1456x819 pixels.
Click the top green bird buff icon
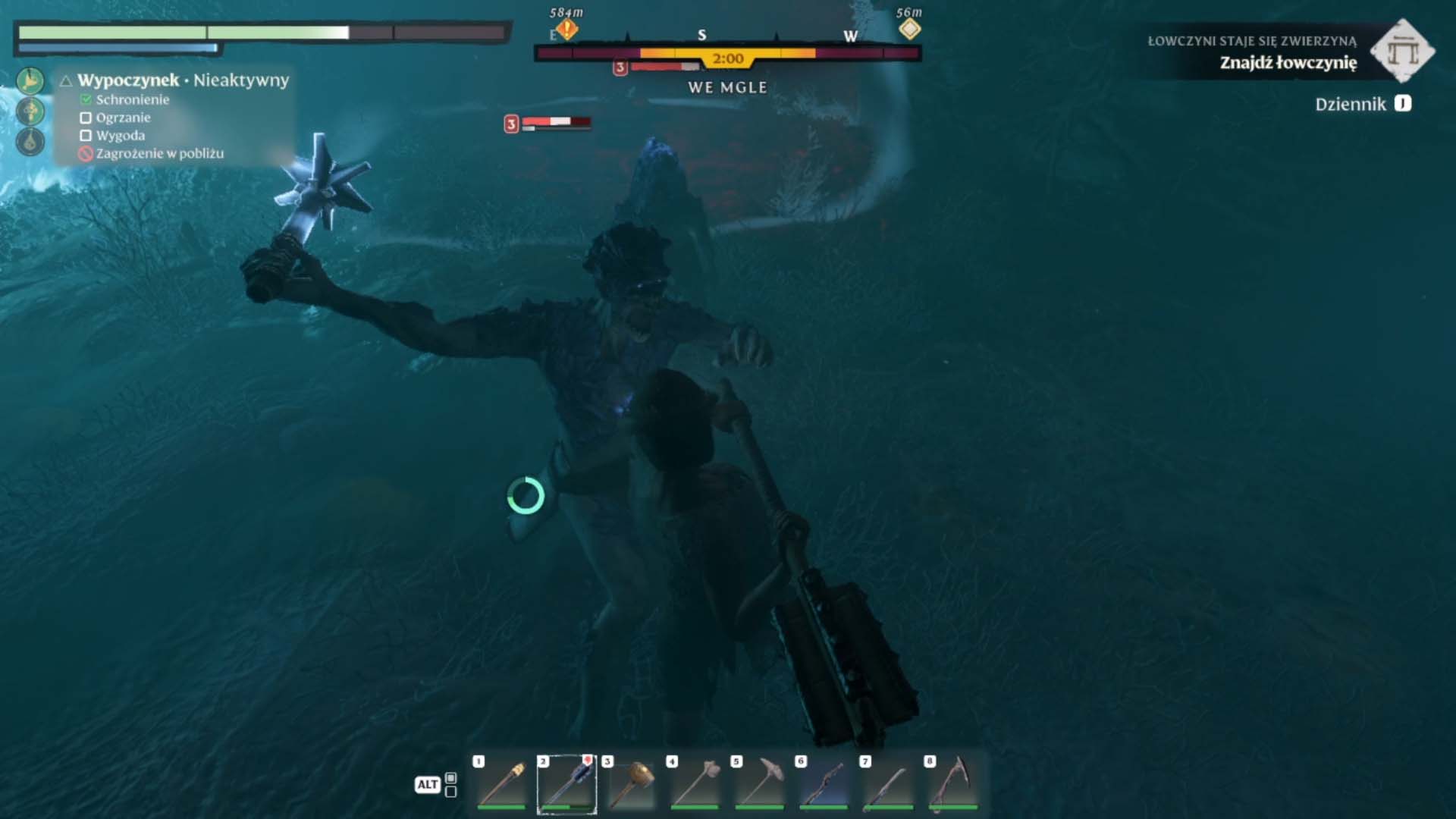coord(30,81)
